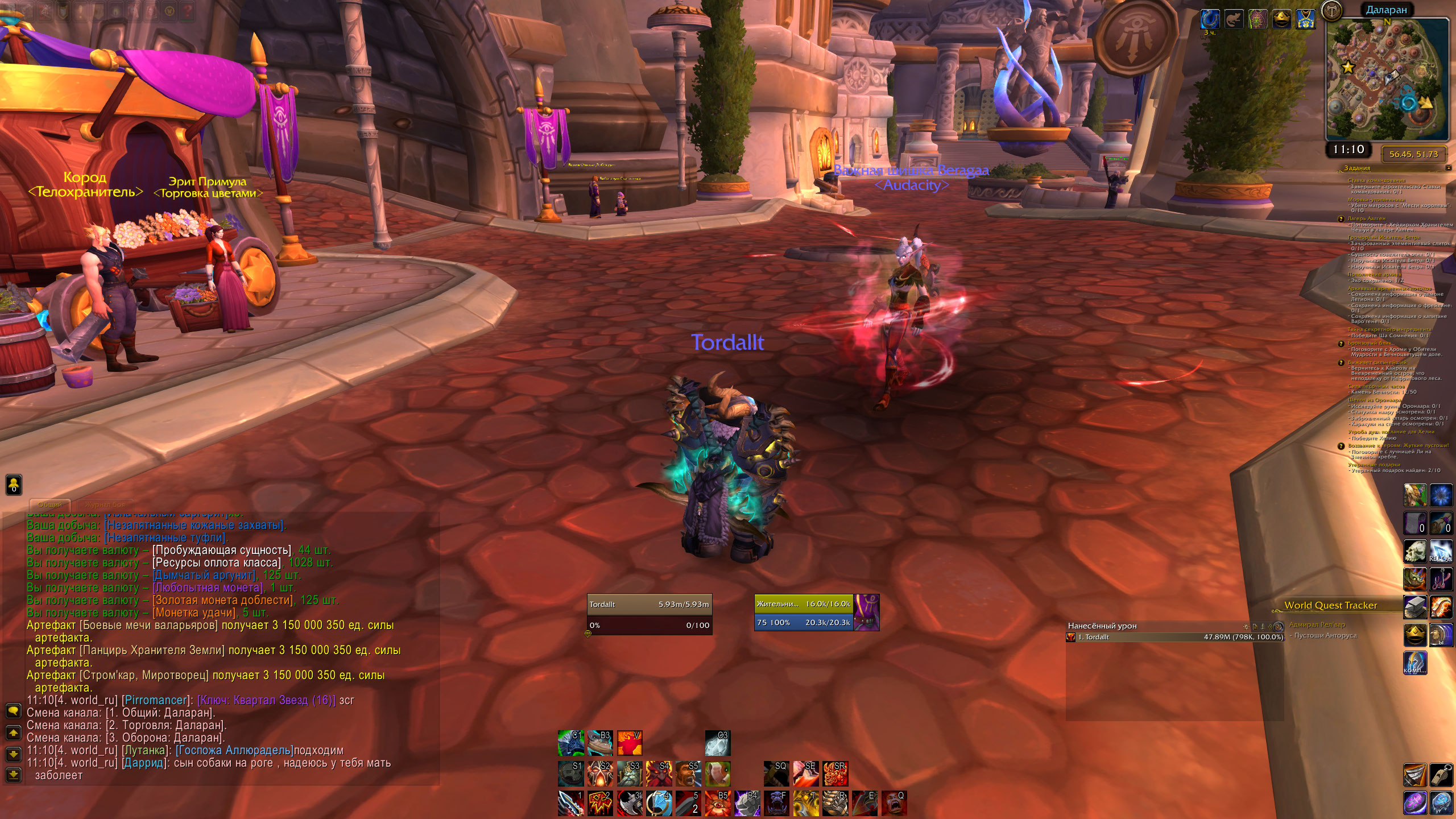Switch to the Общий chat tab
The width and height of the screenshot is (1456, 819).
pyautogui.click(x=50, y=504)
